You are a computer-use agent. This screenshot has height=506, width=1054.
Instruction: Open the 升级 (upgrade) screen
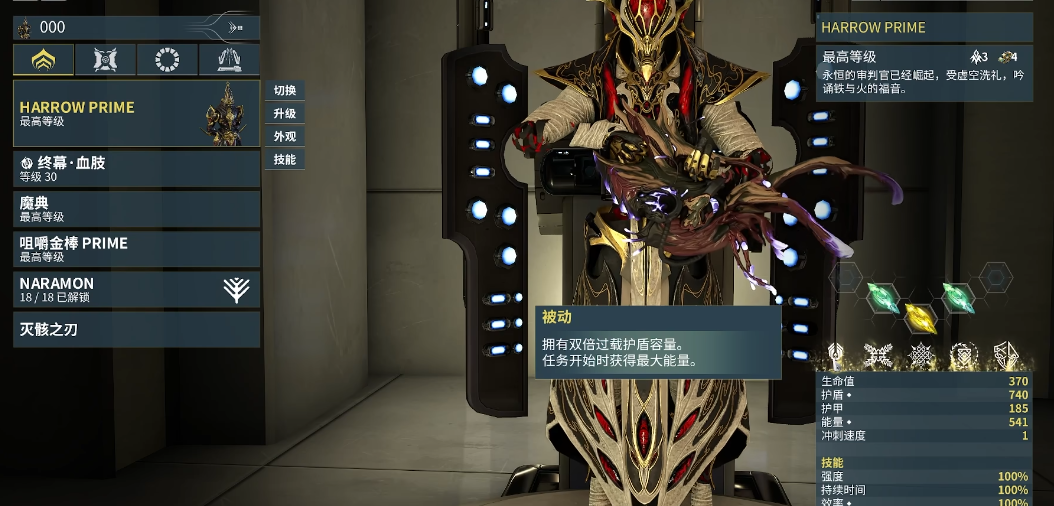[x=285, y=113]
